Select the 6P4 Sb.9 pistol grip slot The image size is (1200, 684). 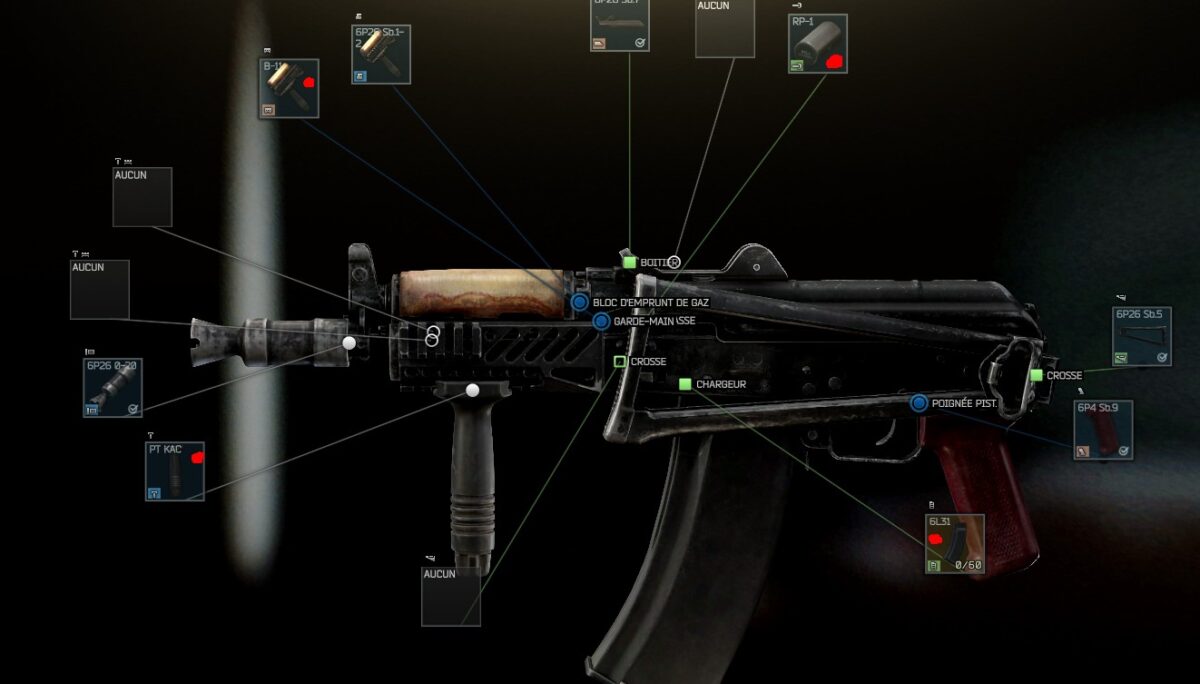tap(1102, 429)
